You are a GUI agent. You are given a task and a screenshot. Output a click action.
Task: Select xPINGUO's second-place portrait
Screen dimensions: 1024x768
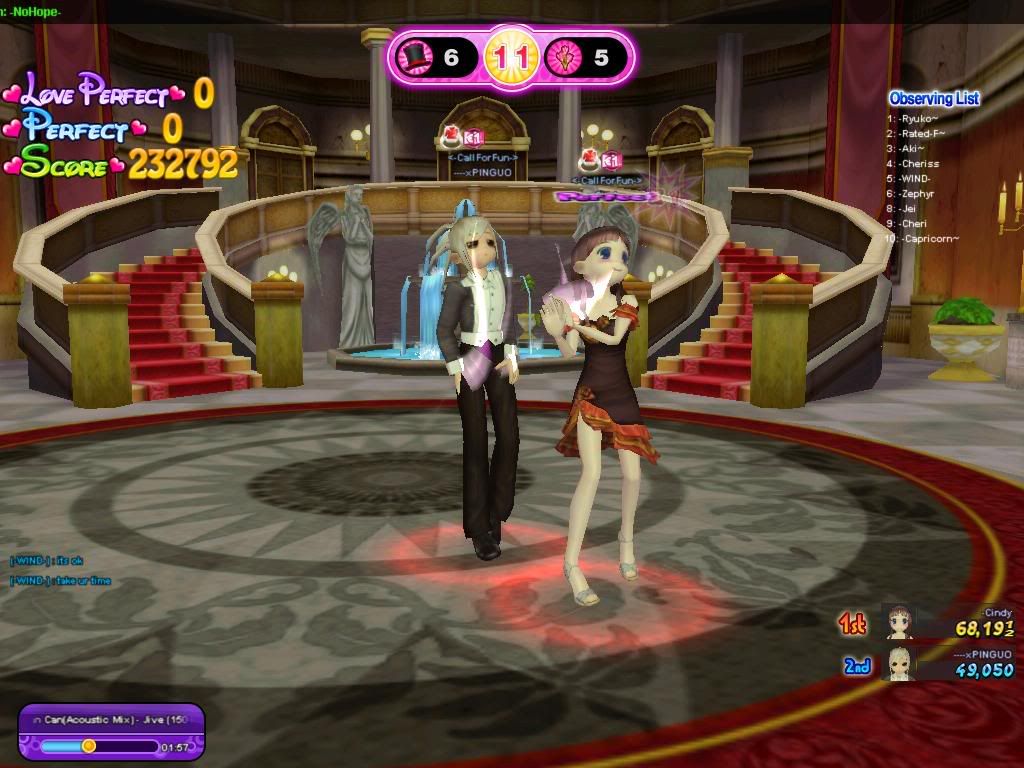click(x=899, y=663)
